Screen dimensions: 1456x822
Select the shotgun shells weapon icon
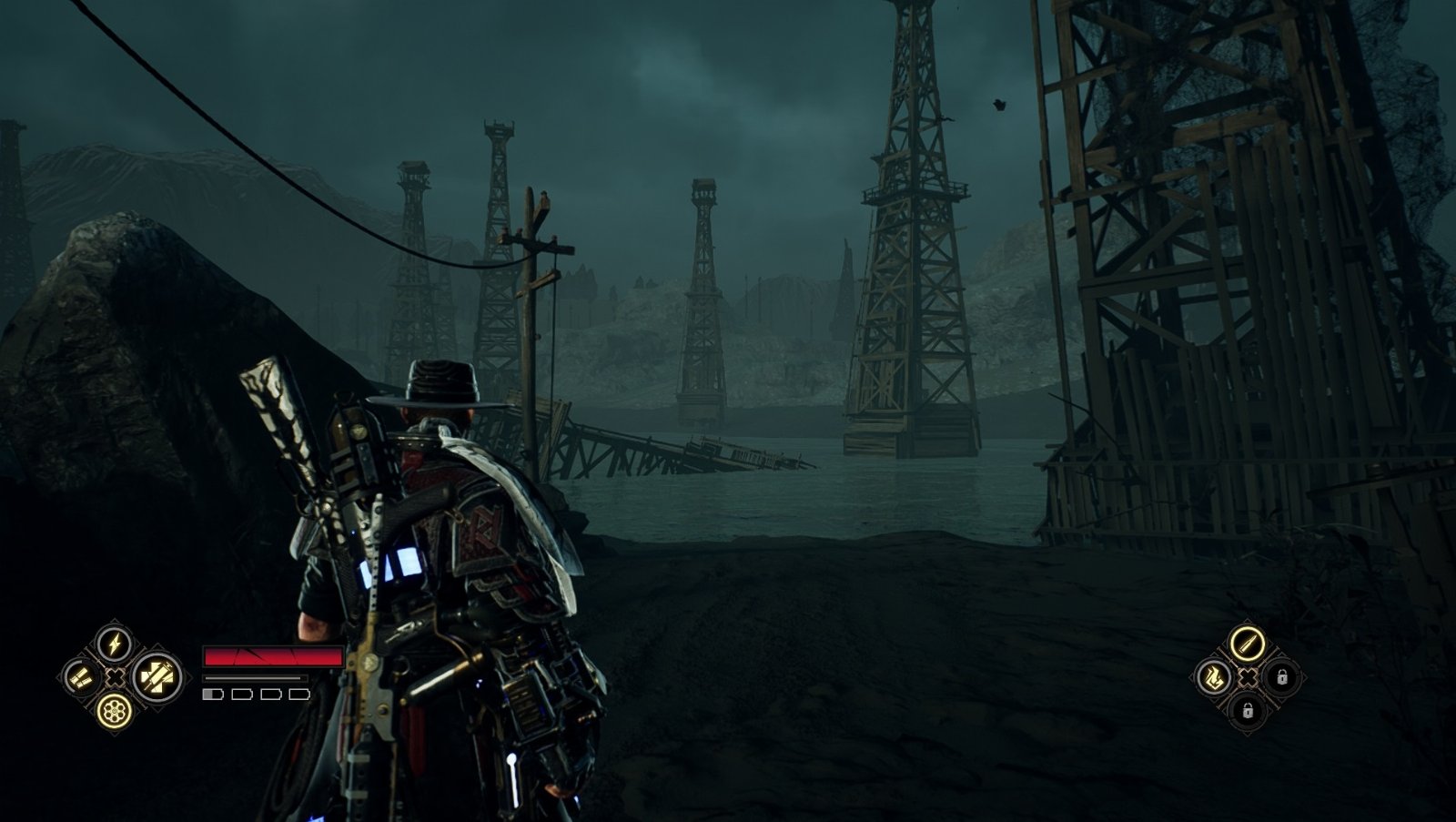(81, 677)
